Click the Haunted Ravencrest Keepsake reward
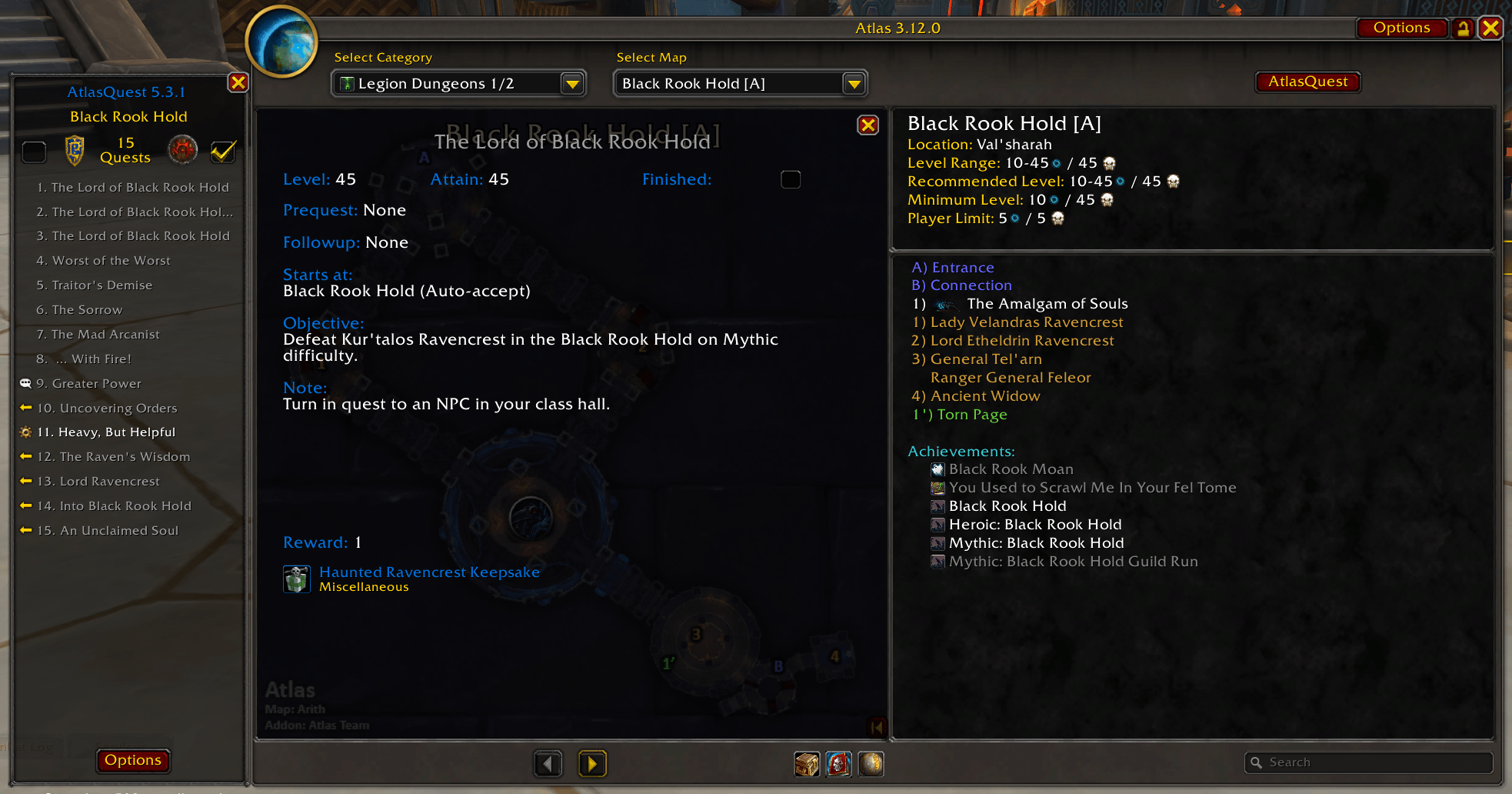The image size is (1512, 794). (x=429, y=572)
